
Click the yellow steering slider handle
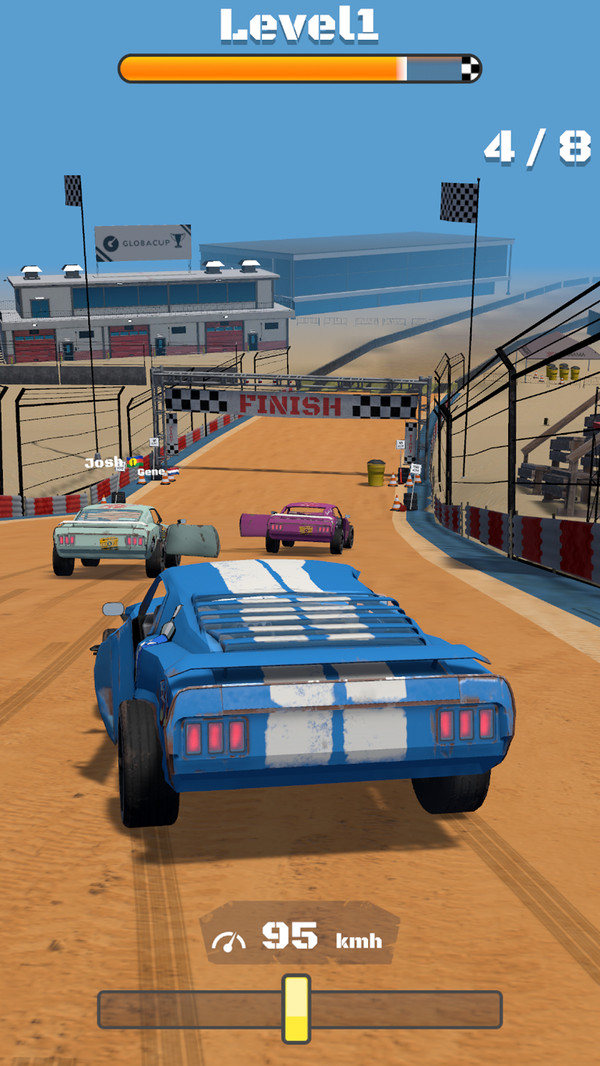296,1009
